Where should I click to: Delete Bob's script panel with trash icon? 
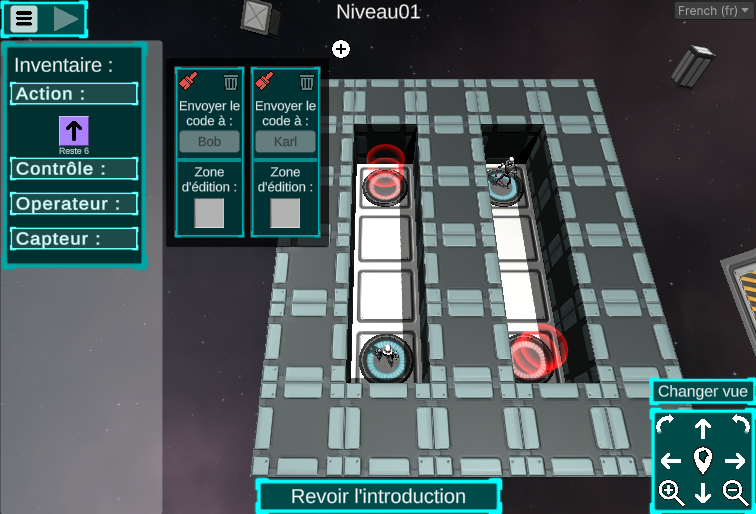coord(231,82)
